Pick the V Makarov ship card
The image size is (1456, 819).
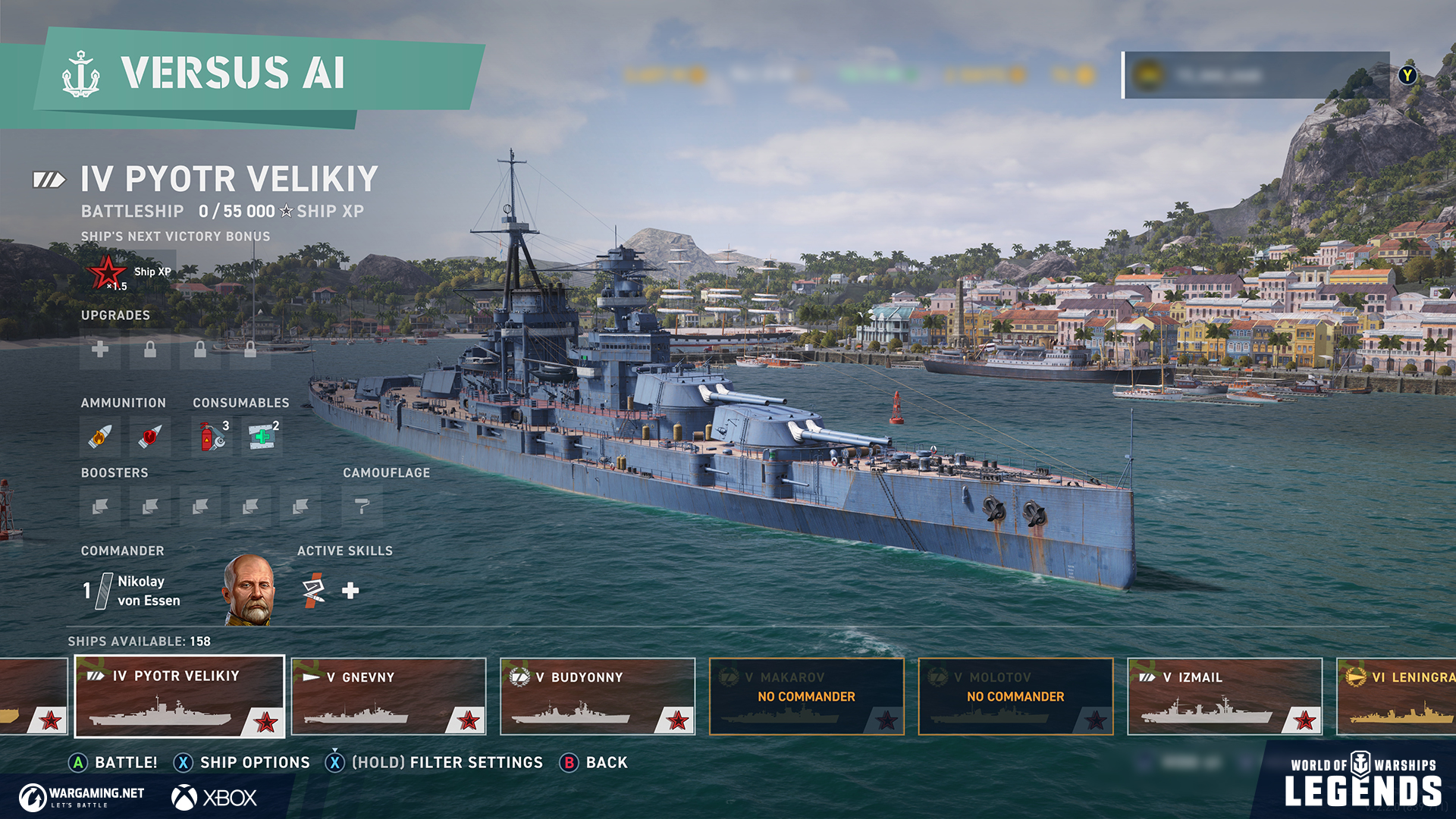(x=806, y=696)
